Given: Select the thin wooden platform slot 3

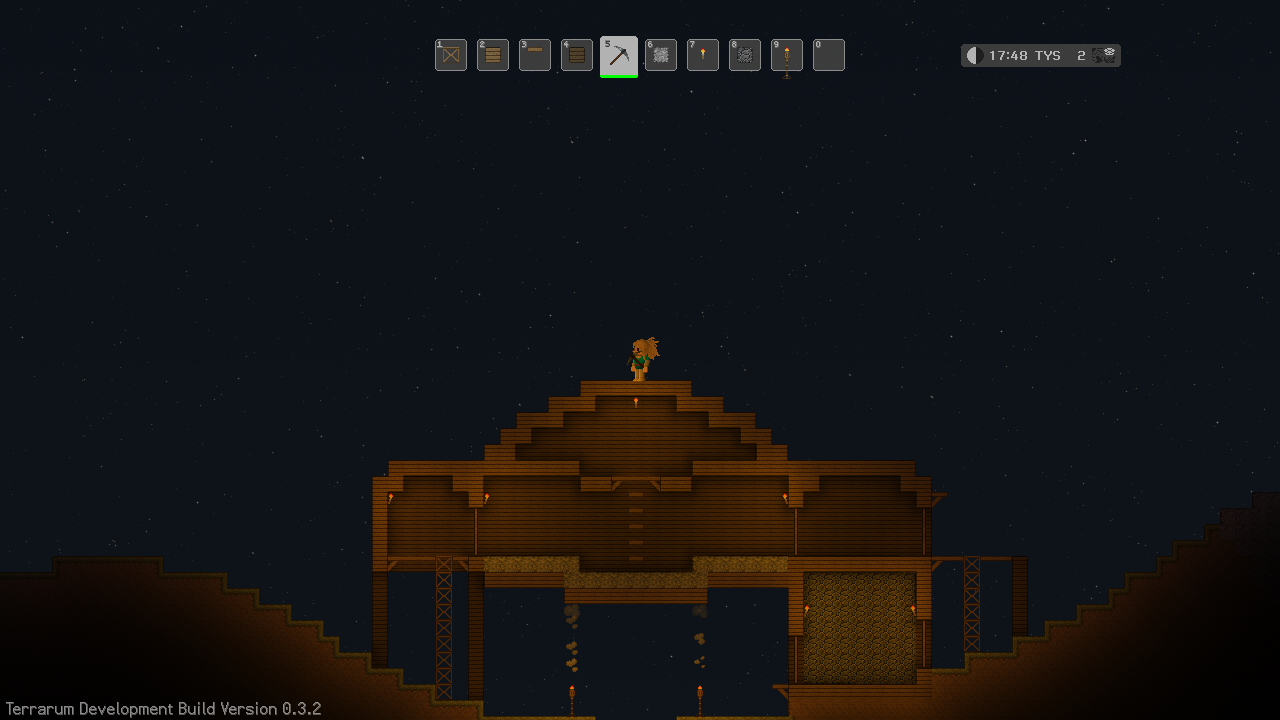Looking at the screenshot, I should [535, 55].
